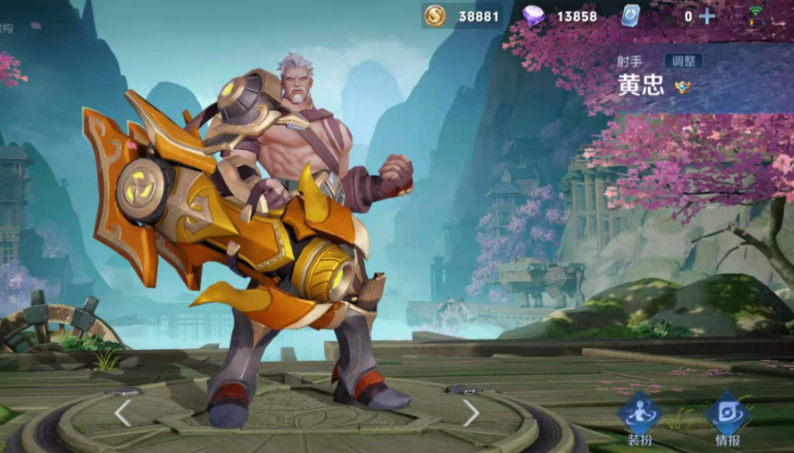Tap the badge icon beside 黄忠

[684, 87]
